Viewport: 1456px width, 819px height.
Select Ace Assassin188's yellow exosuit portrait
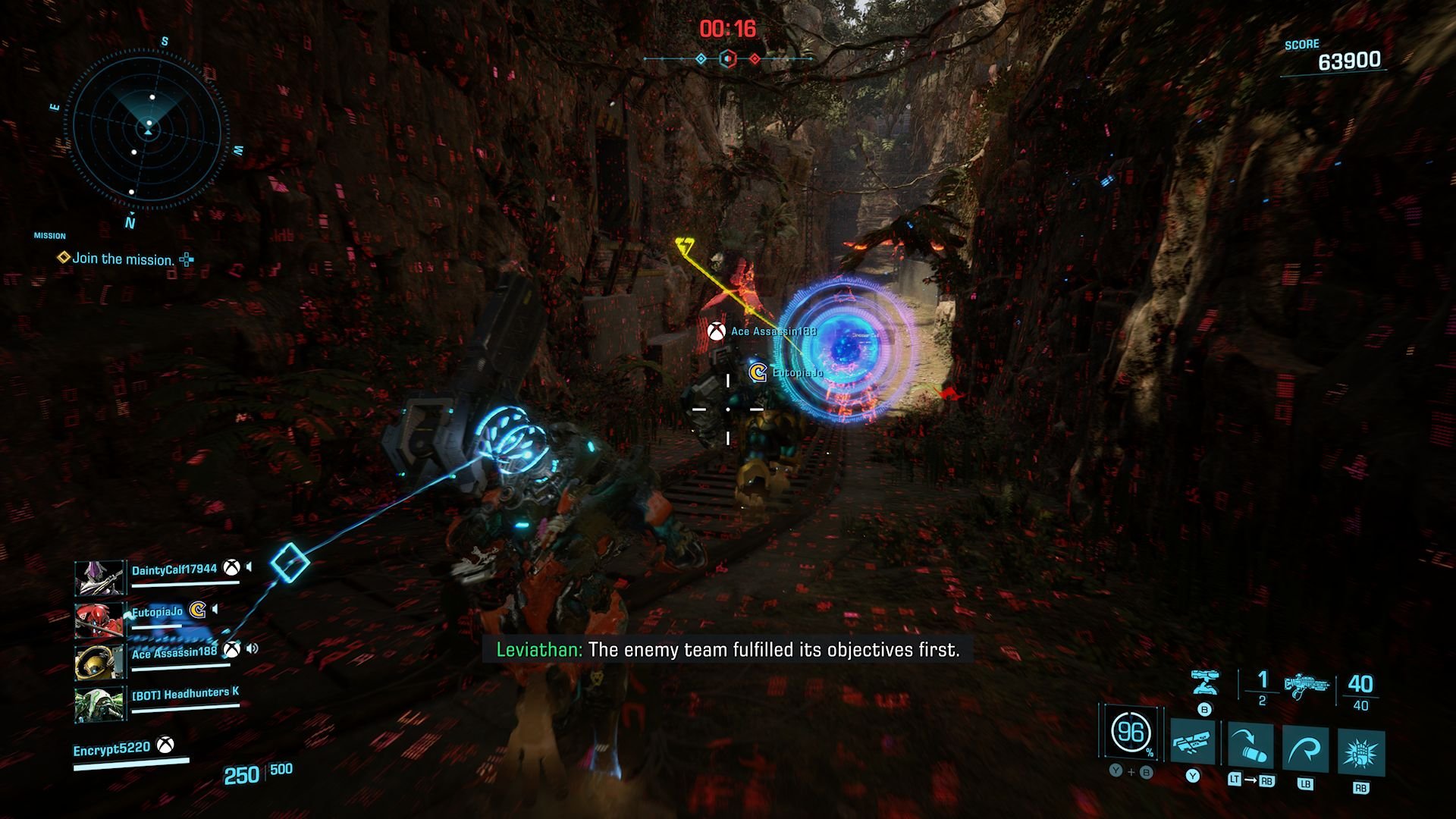(x=99, y=661)
